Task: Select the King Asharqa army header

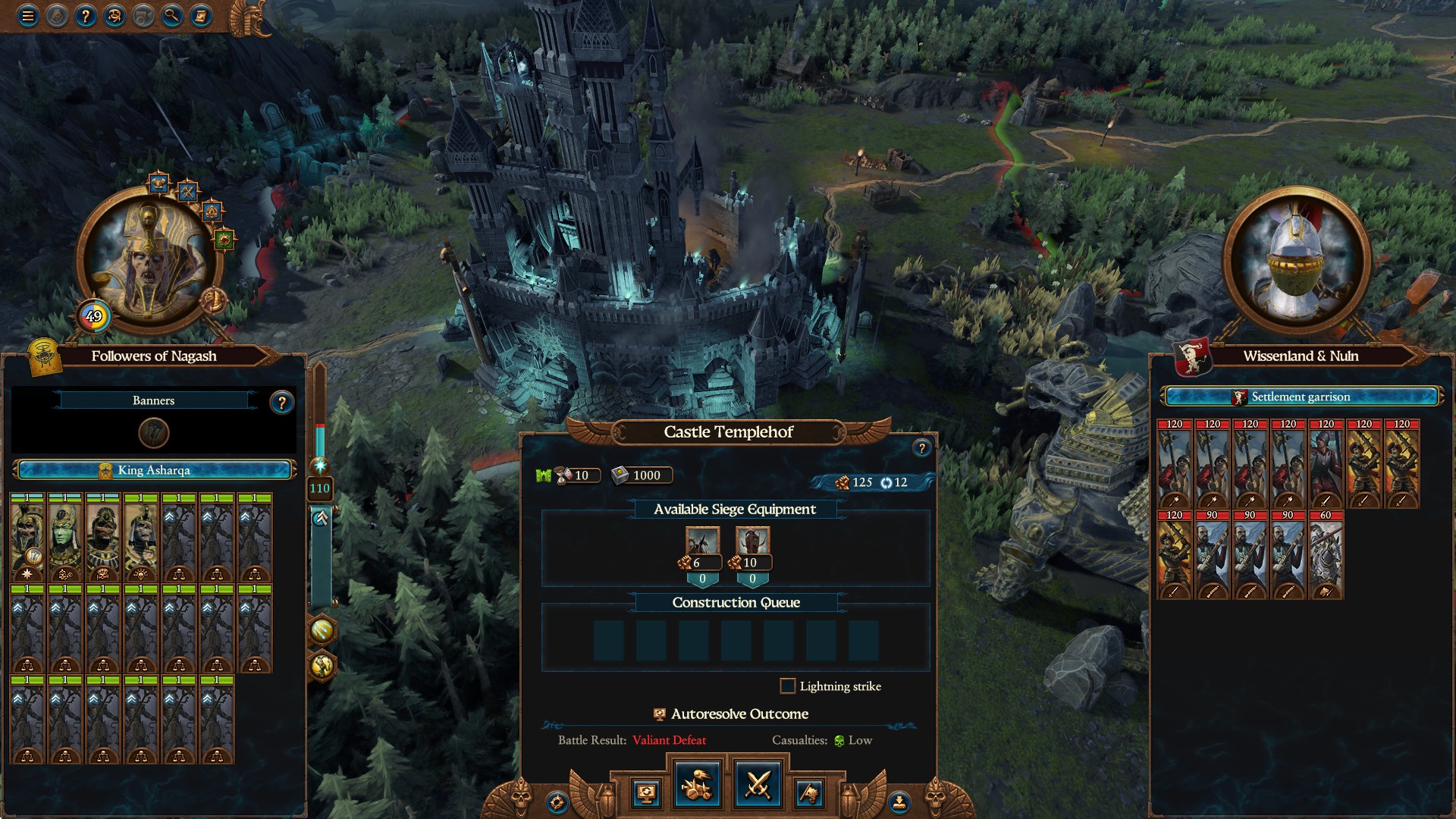Action: pos(154,470)
